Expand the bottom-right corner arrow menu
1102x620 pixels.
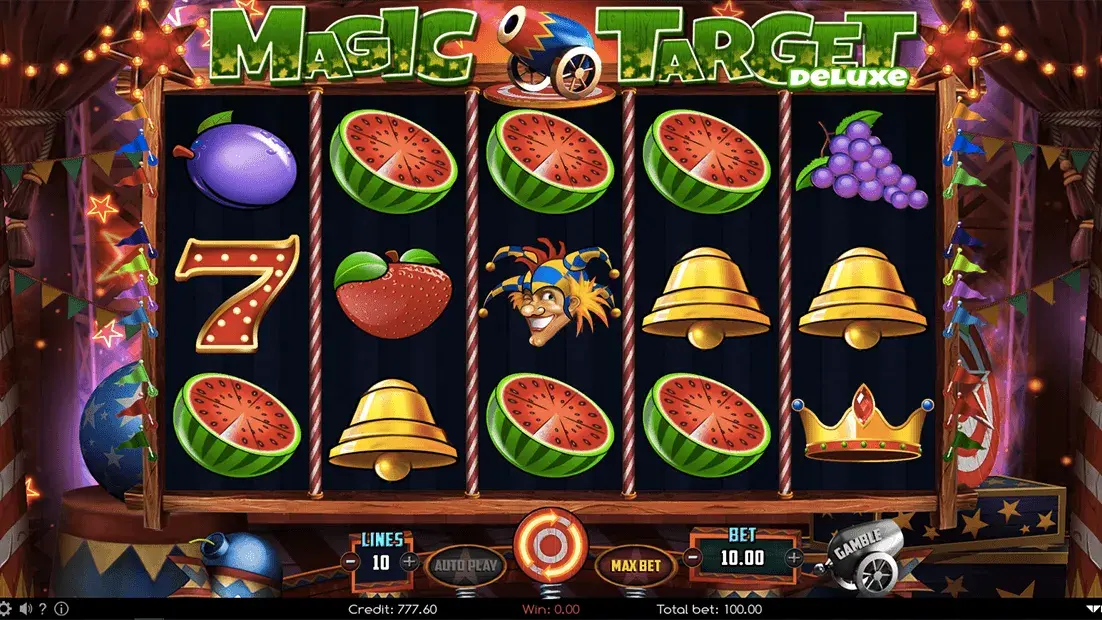(1093, 608)
